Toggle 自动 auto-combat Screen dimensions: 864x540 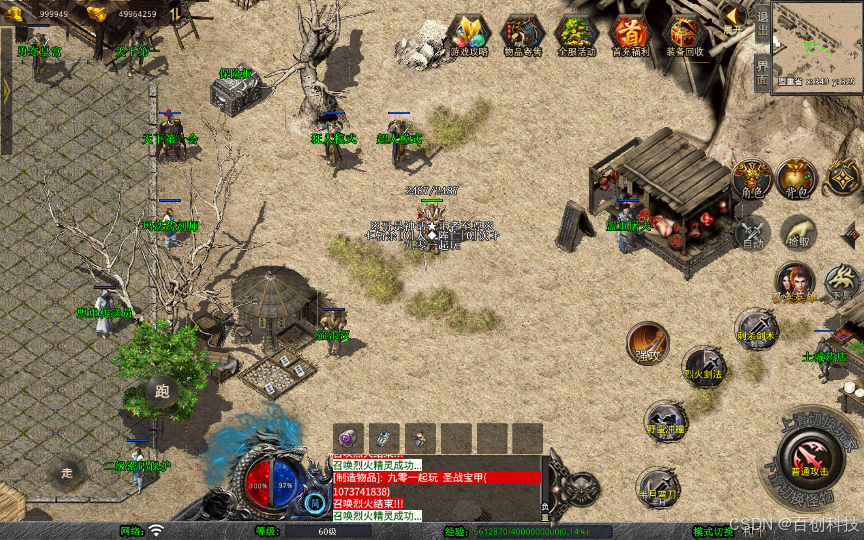click(751, 232)
